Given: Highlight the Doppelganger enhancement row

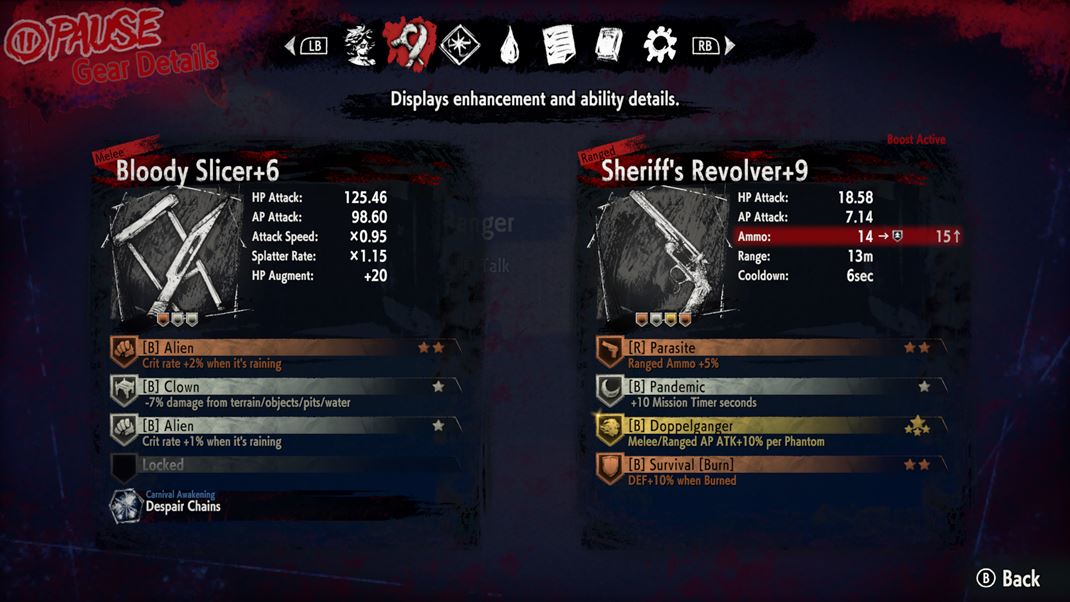Looking at the screenshot, I should [770, 432].
